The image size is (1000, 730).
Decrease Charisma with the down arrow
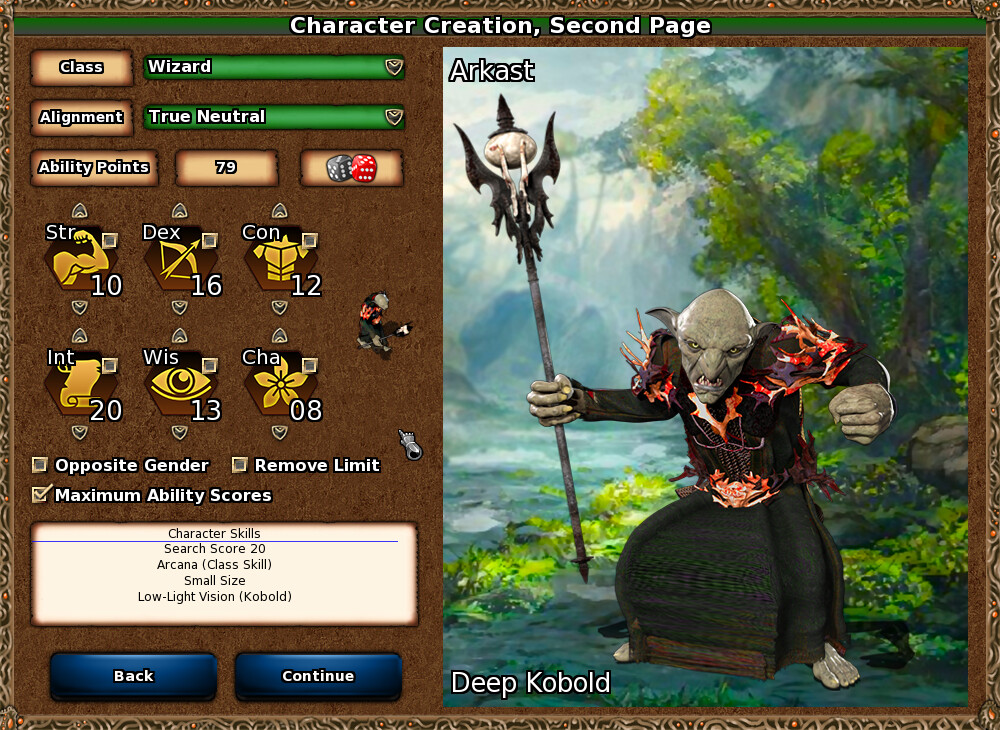coord(280,432)
